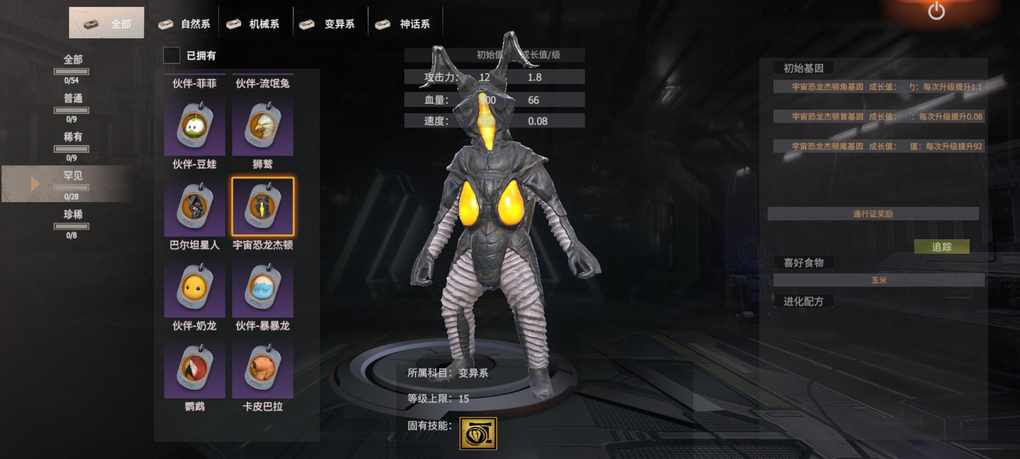1020x459 pixels.
Task: Open the 伙伴-奶龙 entry
Action: pos(194,289)
